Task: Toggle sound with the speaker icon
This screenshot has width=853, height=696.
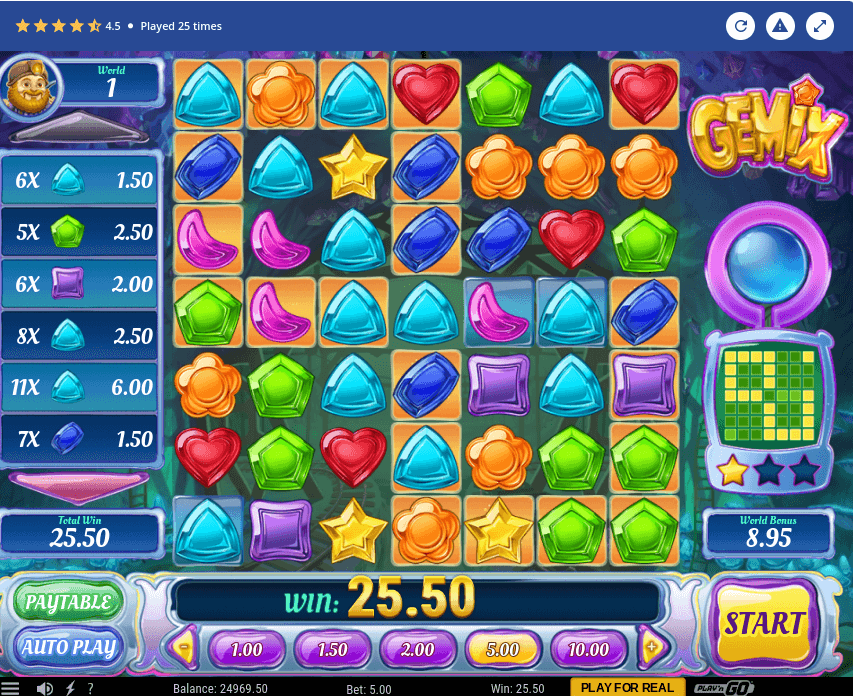Action: click(x=45, y=688)
